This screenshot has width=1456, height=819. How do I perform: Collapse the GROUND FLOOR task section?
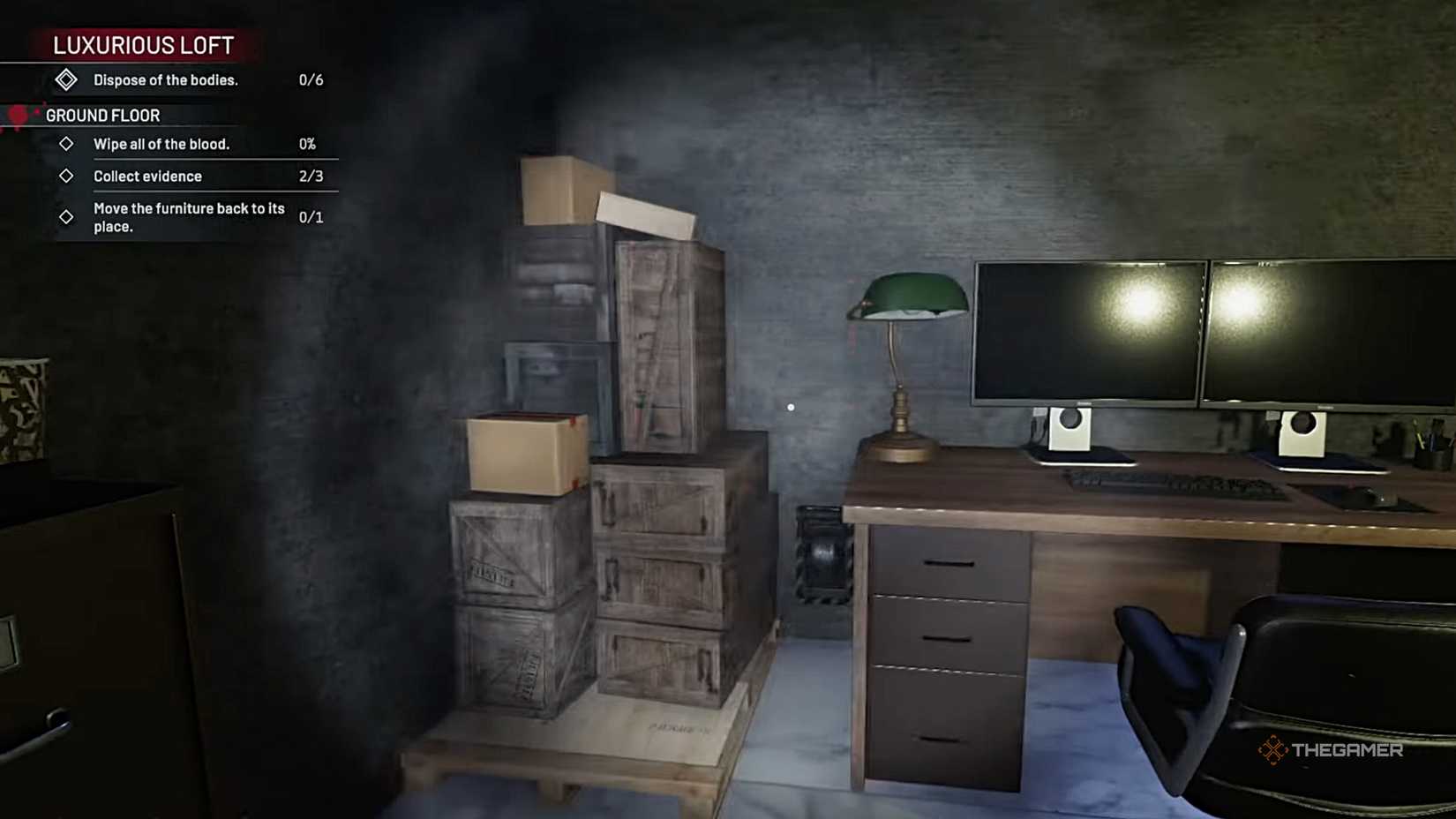click(103, 116)
